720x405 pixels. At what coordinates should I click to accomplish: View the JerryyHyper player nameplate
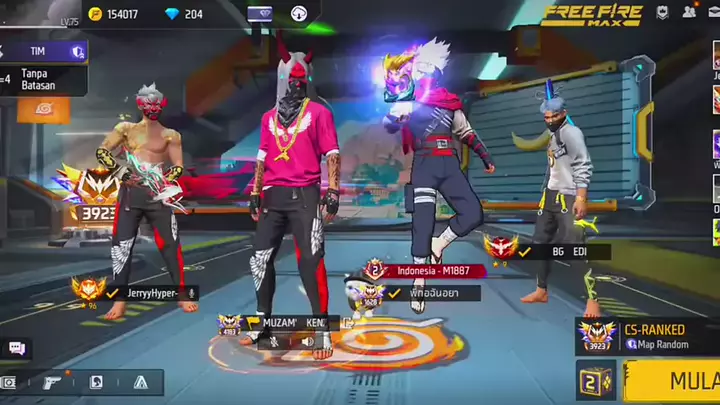(155, 292)
